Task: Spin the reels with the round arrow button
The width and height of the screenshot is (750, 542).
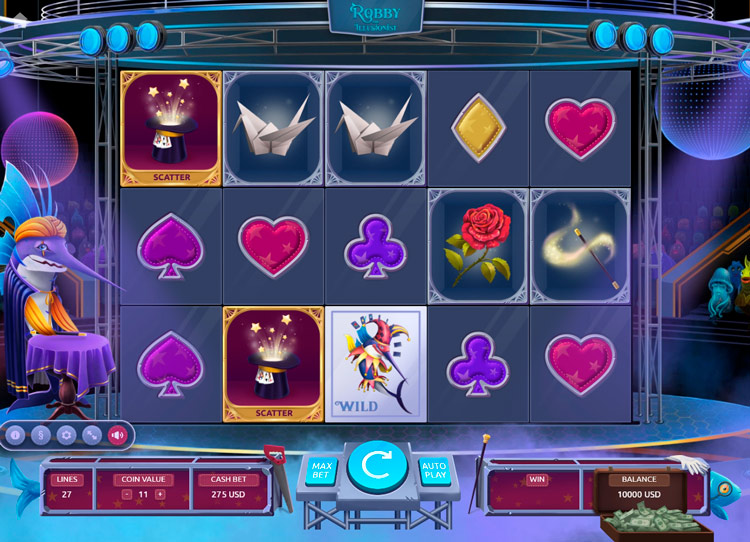Action: pyautogui.click(x=376, y=466)
